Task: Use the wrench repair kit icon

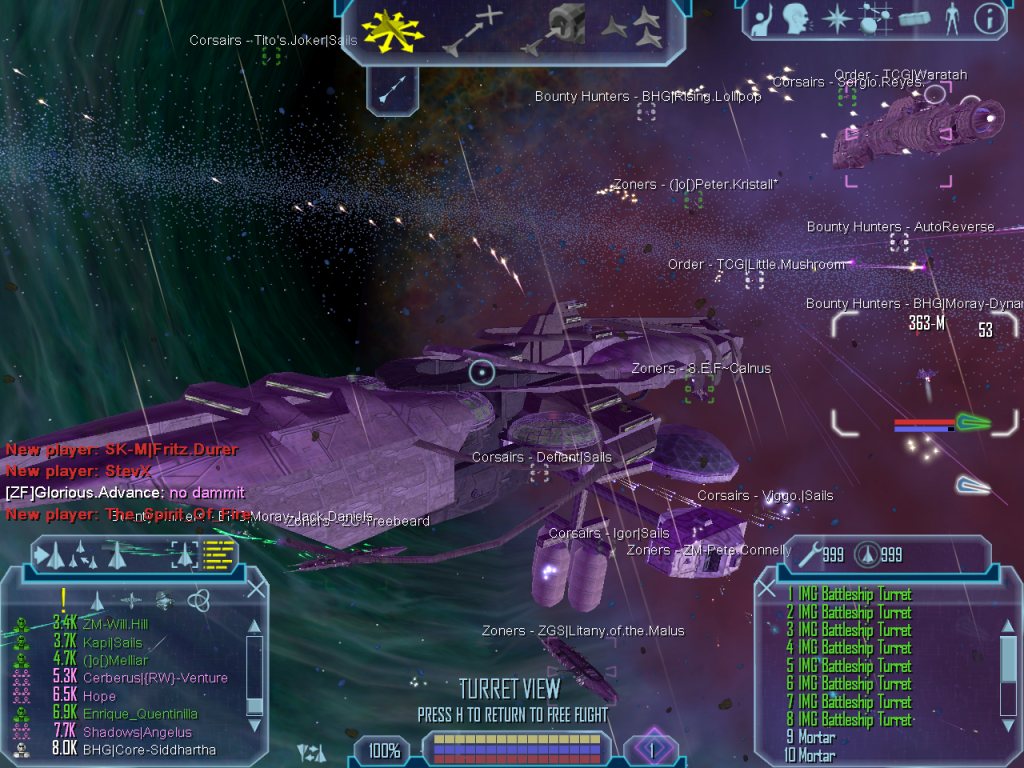Action: click(x=808, y=552)
